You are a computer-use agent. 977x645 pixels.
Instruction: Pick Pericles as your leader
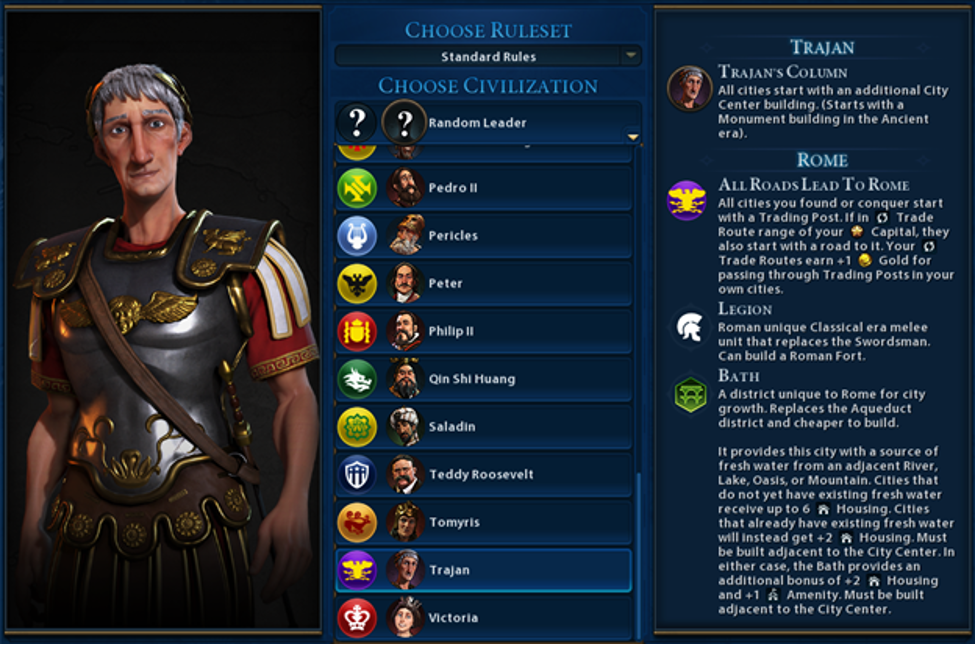[x=484, y=236]
